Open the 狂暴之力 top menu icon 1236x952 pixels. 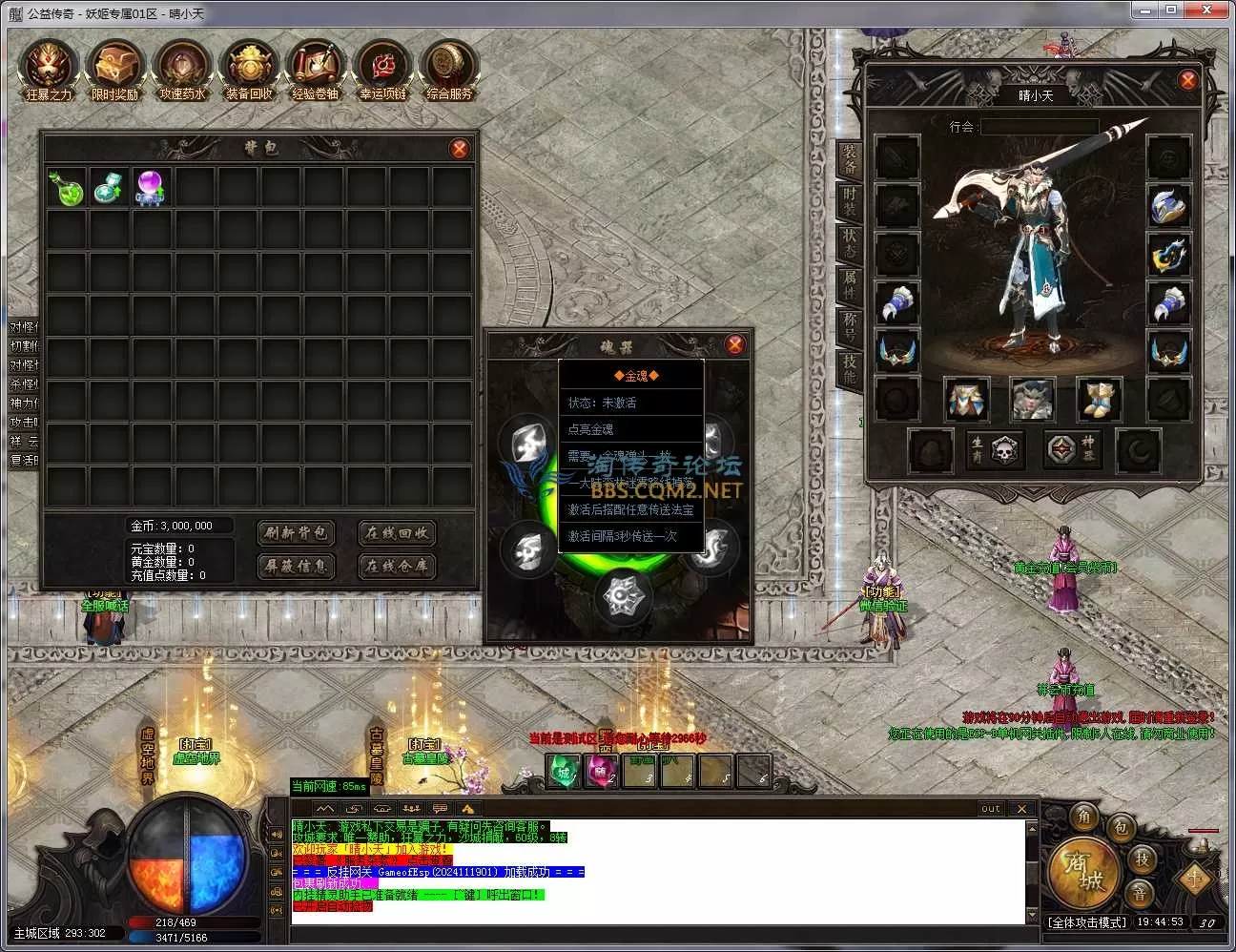pyautogui.click(x=50, y=67)
